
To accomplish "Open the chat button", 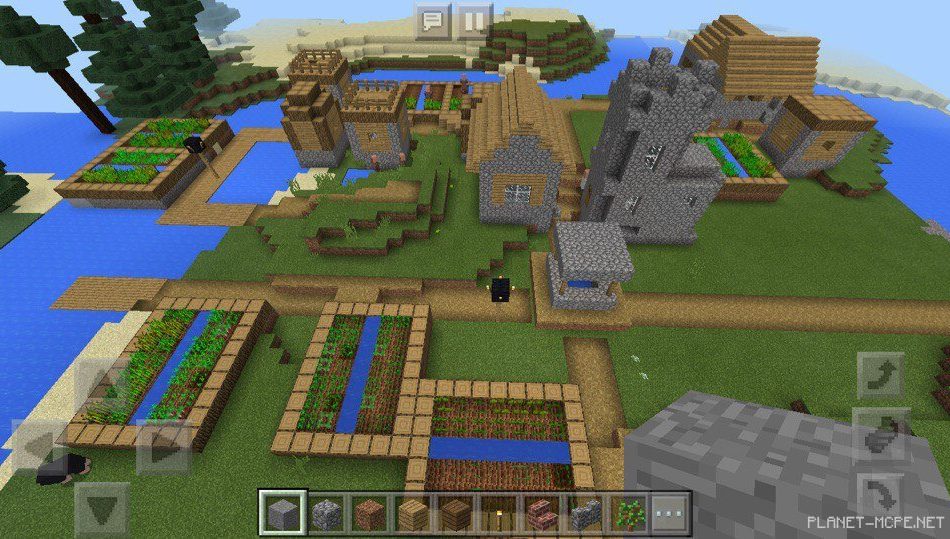I will tap(432, 20).
